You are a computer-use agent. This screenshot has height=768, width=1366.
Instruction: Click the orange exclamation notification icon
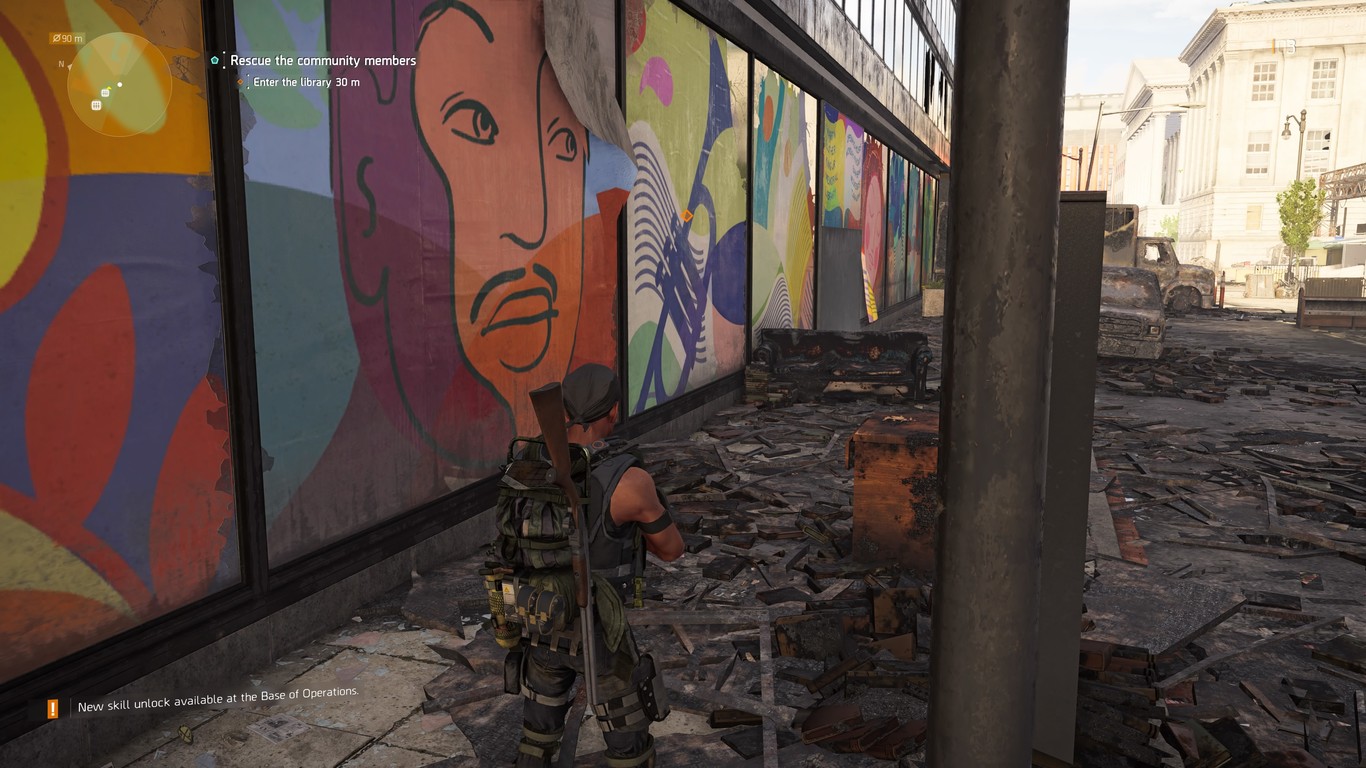[x=53, y=708]
